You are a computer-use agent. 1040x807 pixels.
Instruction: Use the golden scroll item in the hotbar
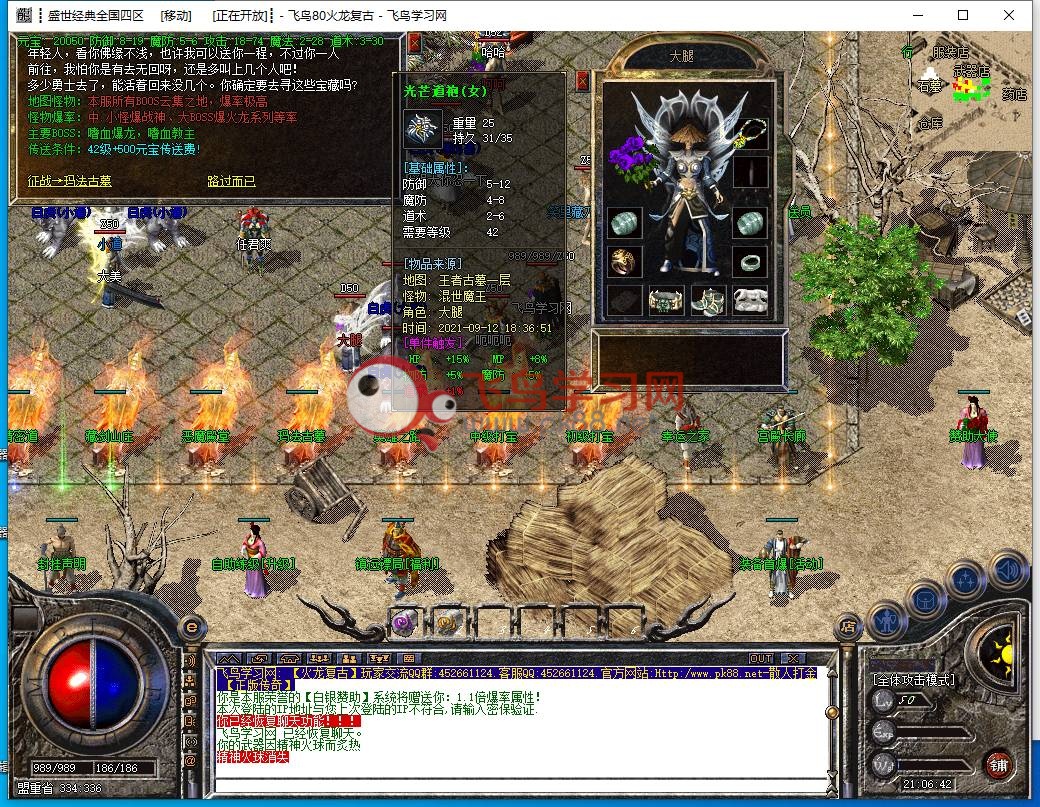point(448,621)
